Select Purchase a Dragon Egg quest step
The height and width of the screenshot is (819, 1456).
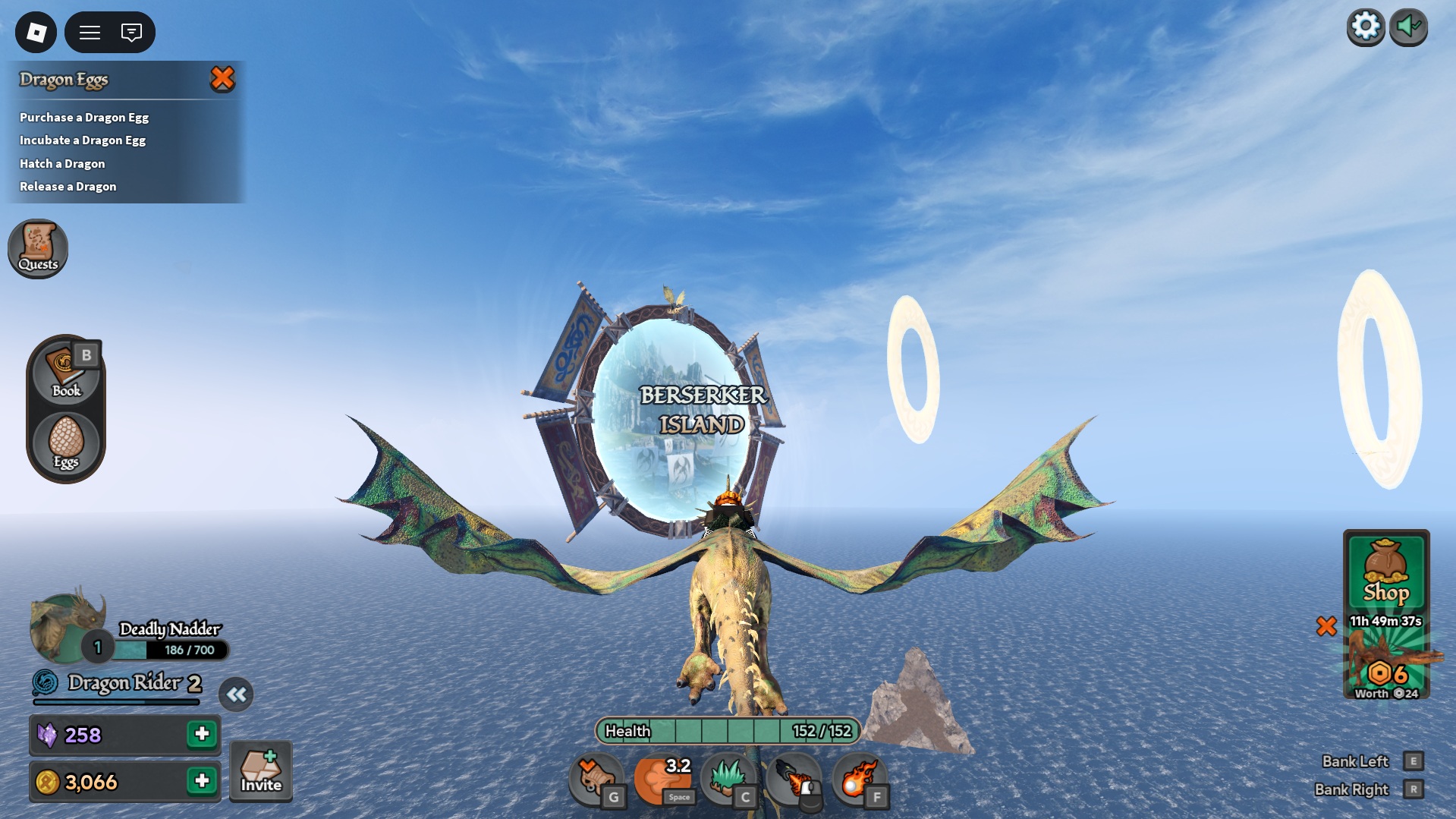coord(83,117)
